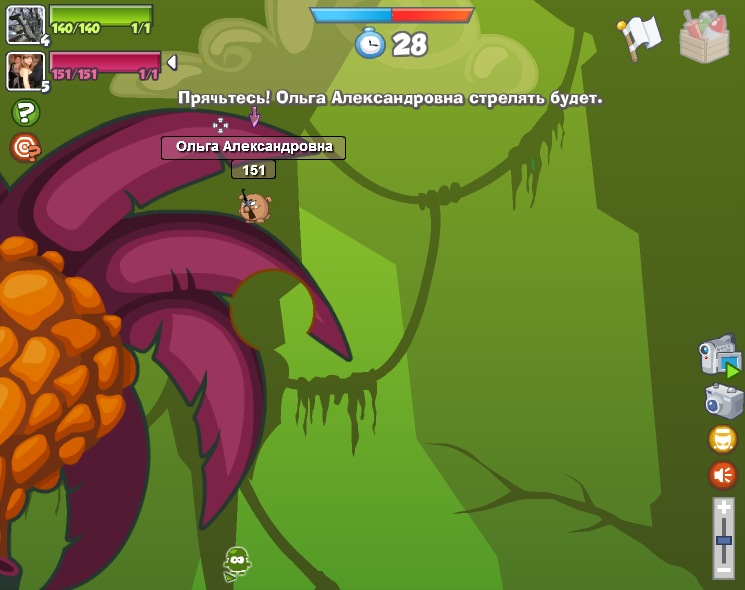Image resolution: width=745 pixels, height=590 pixels.
Task: Click the orange face mask button
Action: pyautogui.click(x=722, y=439)
